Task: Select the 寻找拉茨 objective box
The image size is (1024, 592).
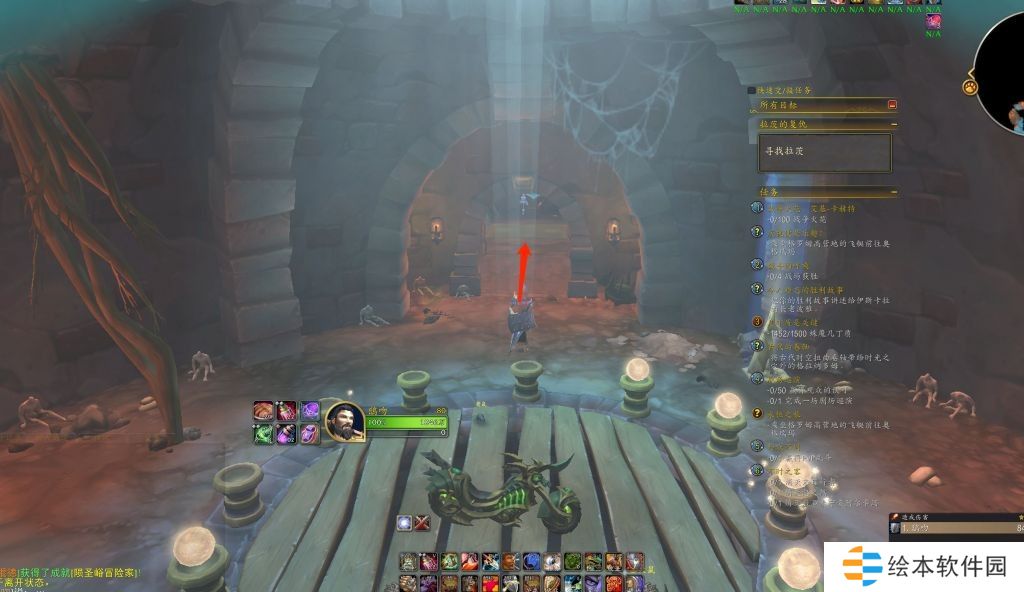Action: pyautogui.click(x=824, y=152)
